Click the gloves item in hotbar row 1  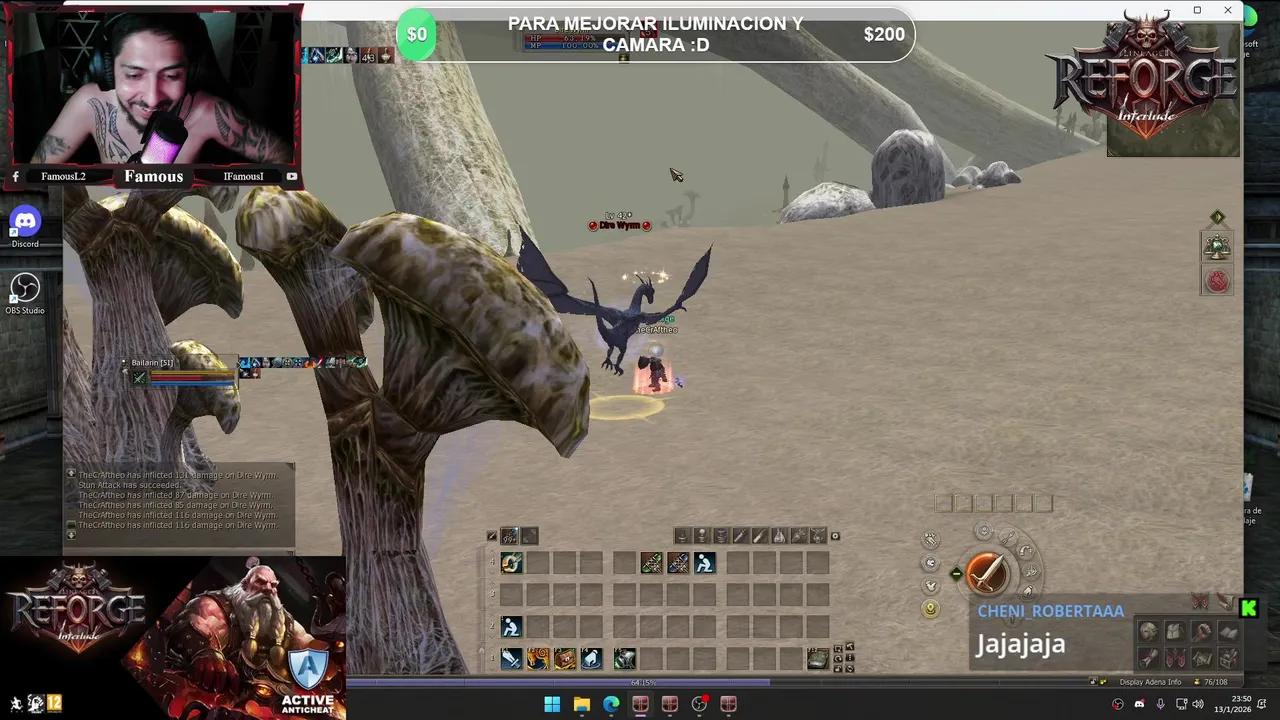[591, 658]
